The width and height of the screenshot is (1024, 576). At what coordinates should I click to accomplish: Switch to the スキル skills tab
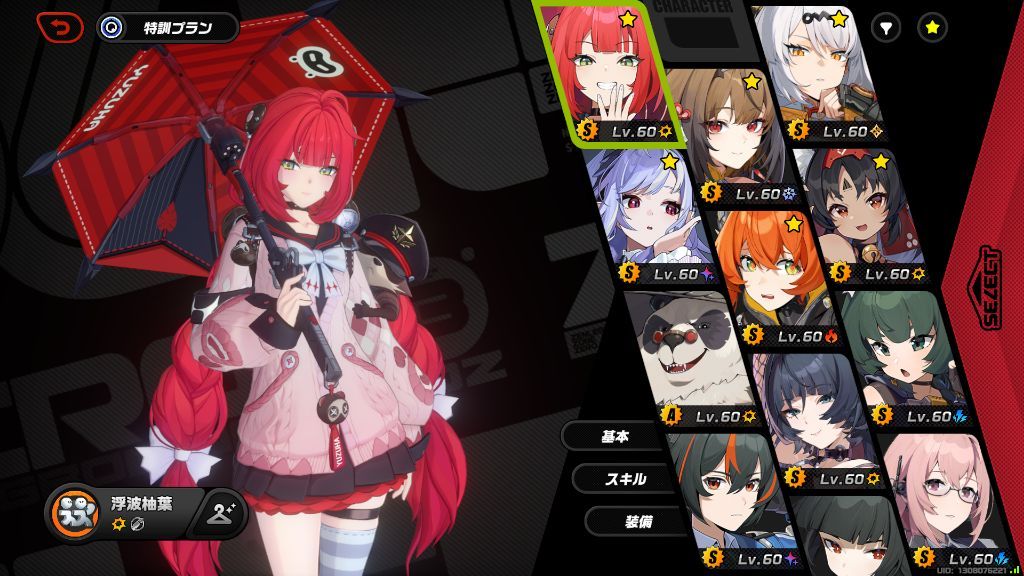(626, 479)
